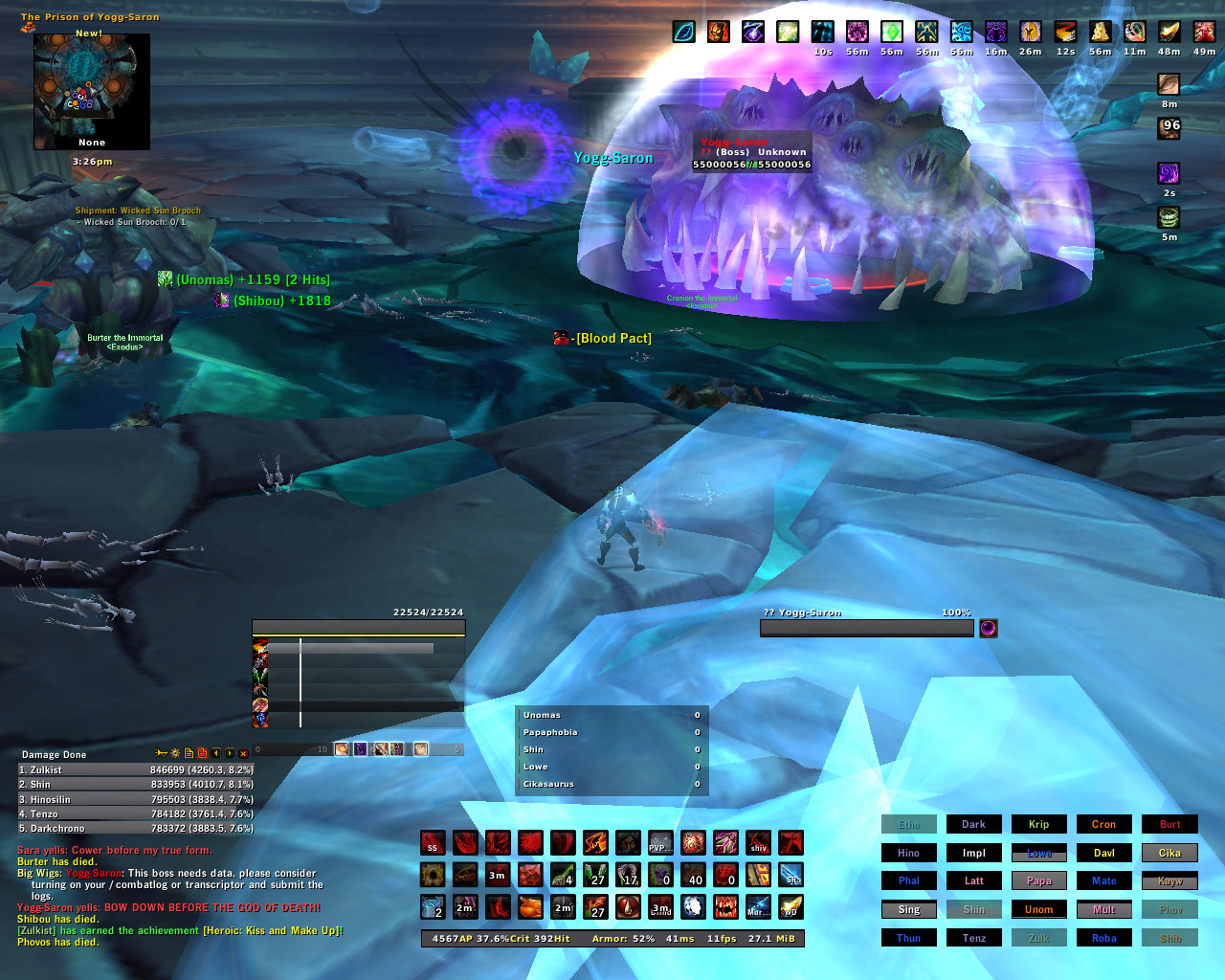Use the shiv ability button
The width and height of the screenshot is (1225, 980).
point(758,843)
